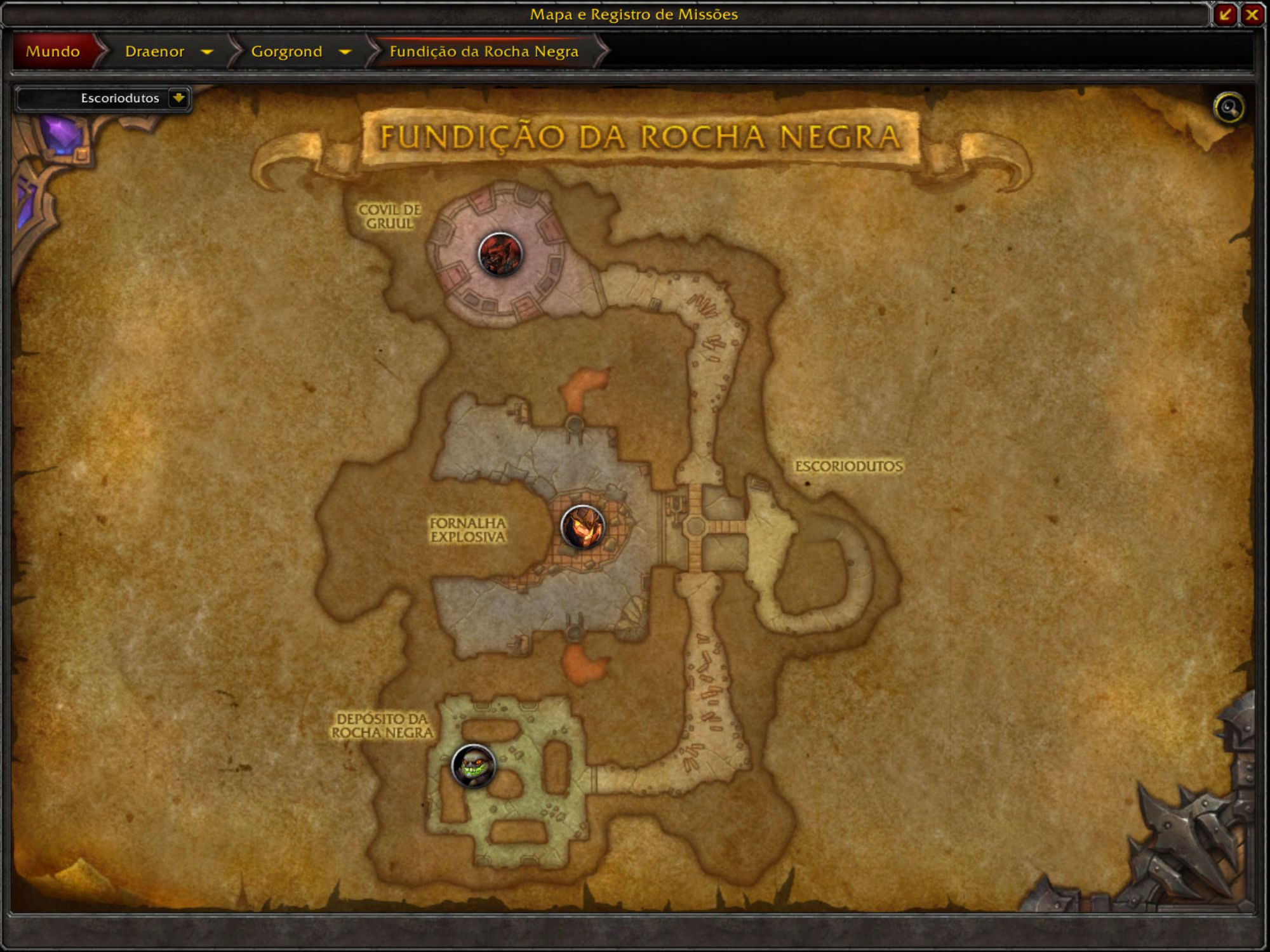Click the Fundição da Rocha Negra breadcrumb
This screenshot has height=952, width=1270.
point(484,51)
